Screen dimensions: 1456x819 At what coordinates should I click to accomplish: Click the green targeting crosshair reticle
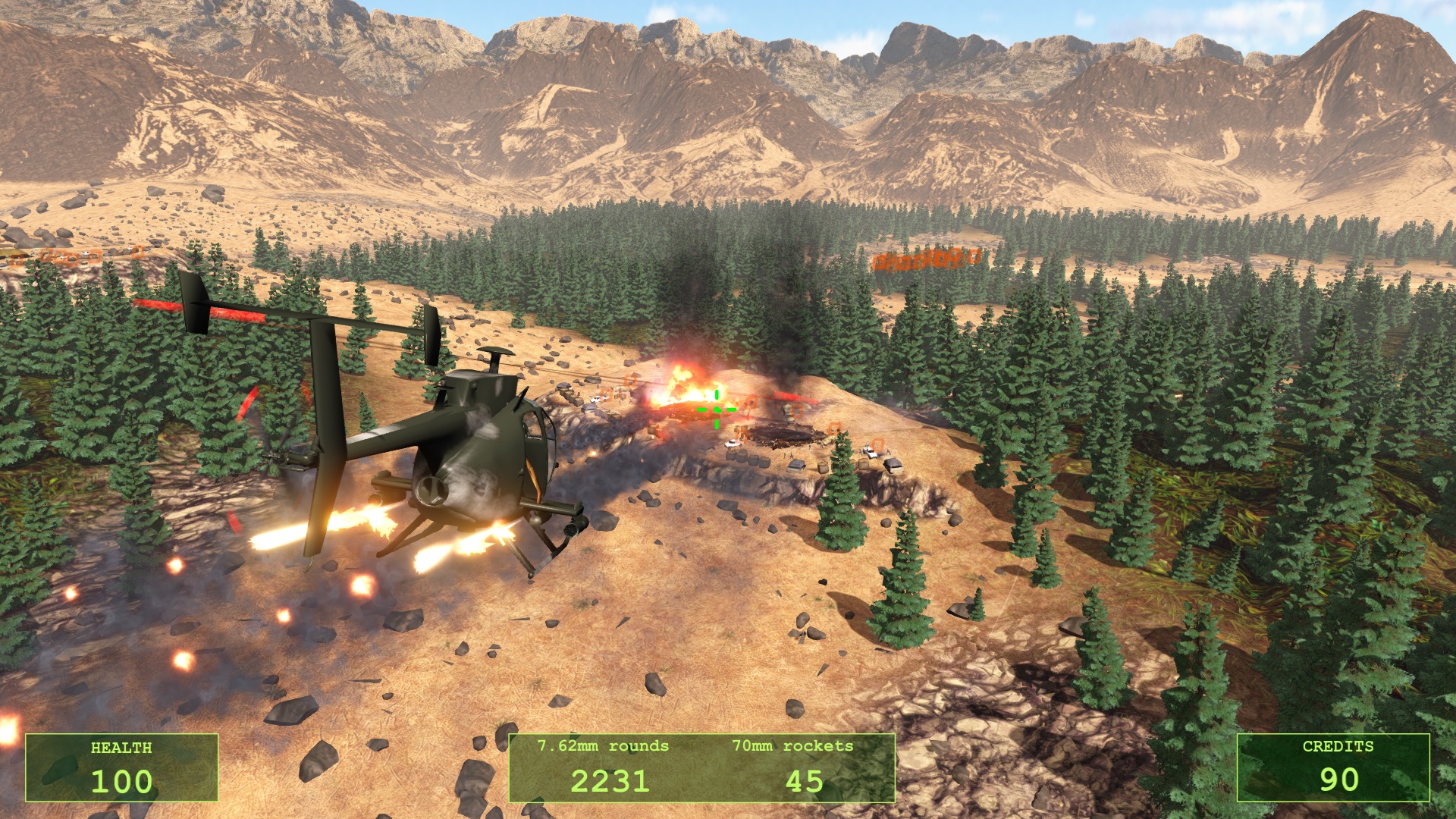pos(717,409)
